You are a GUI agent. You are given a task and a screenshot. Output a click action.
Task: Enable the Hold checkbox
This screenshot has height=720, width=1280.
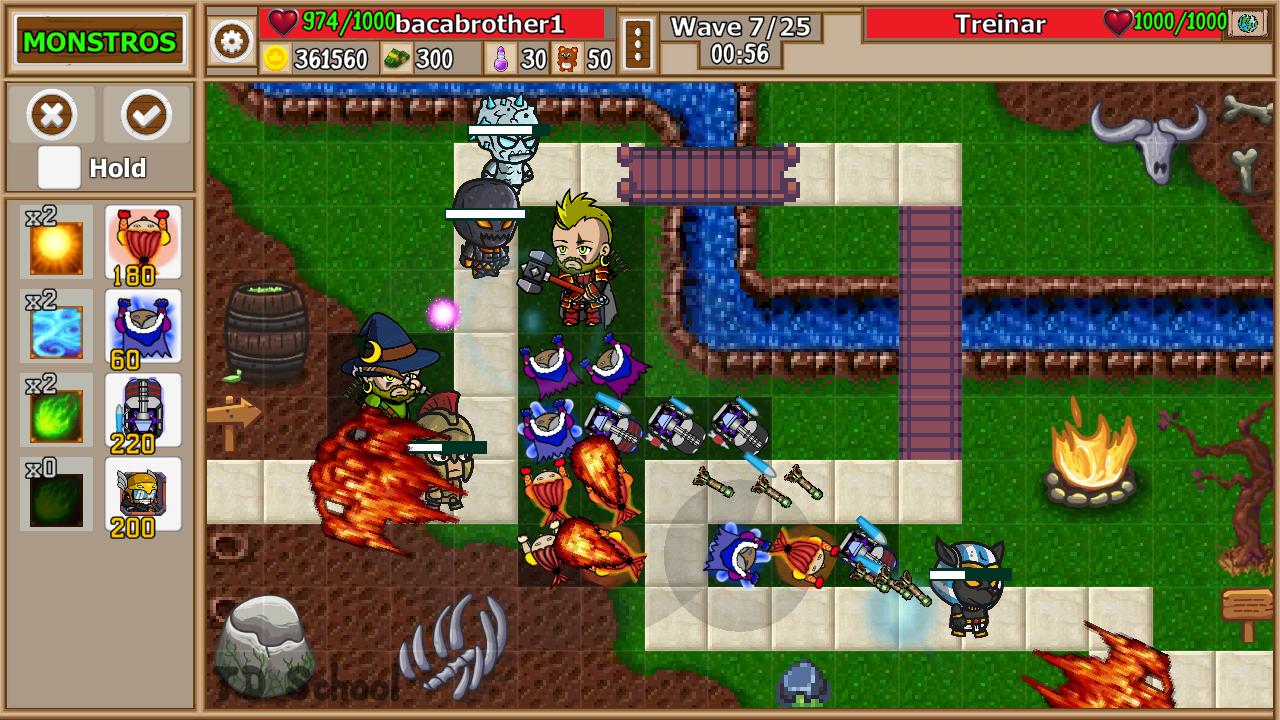[57, 168]
